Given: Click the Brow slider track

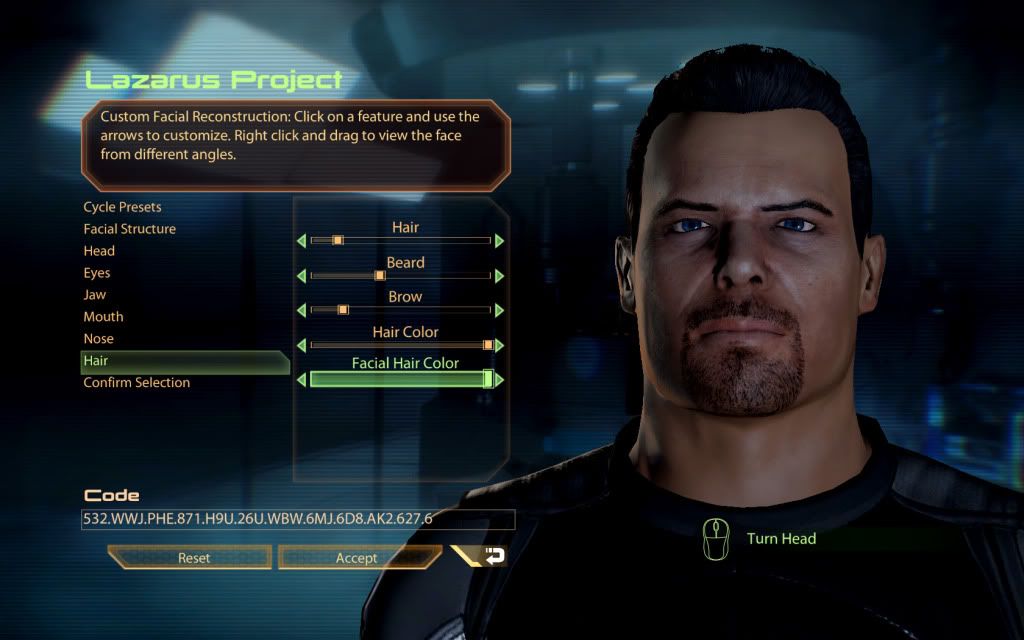Looking at the screenshot, I should (x=400, y=310).
